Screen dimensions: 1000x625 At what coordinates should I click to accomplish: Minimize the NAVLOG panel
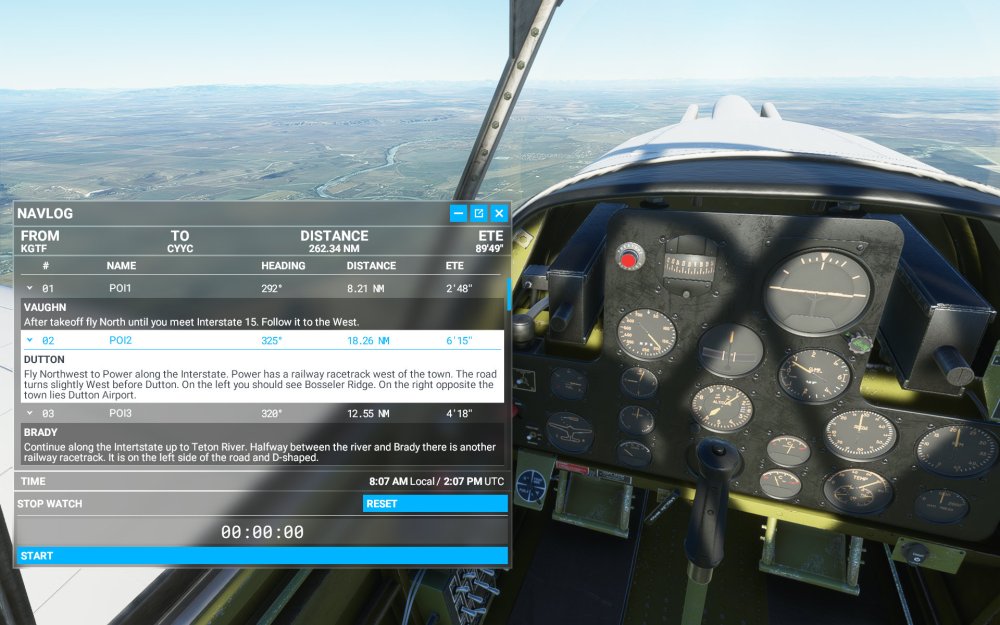coord(458,213)
